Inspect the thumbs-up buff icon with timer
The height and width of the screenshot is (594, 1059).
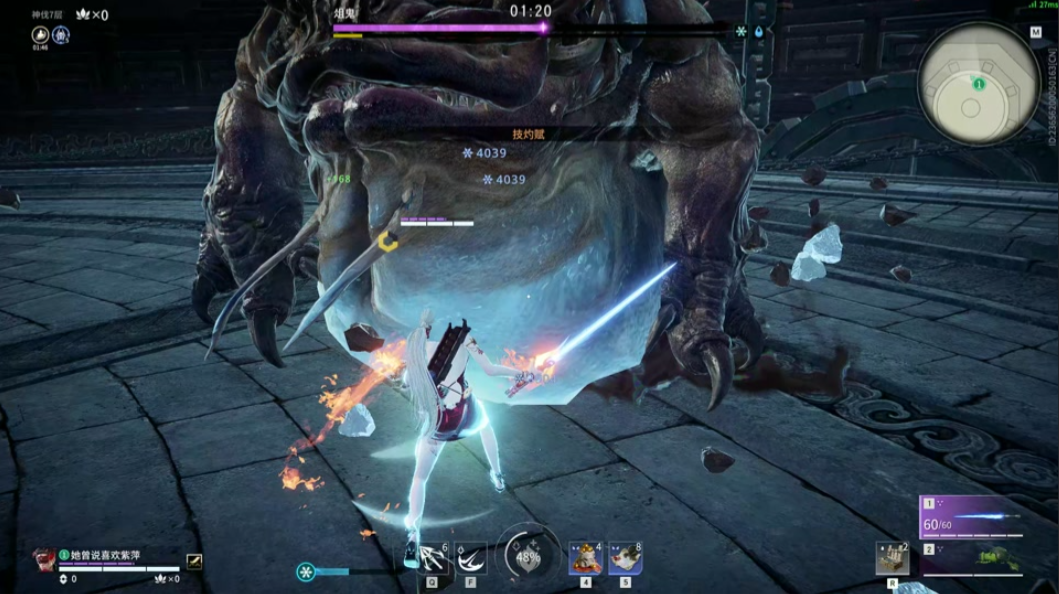40,35
